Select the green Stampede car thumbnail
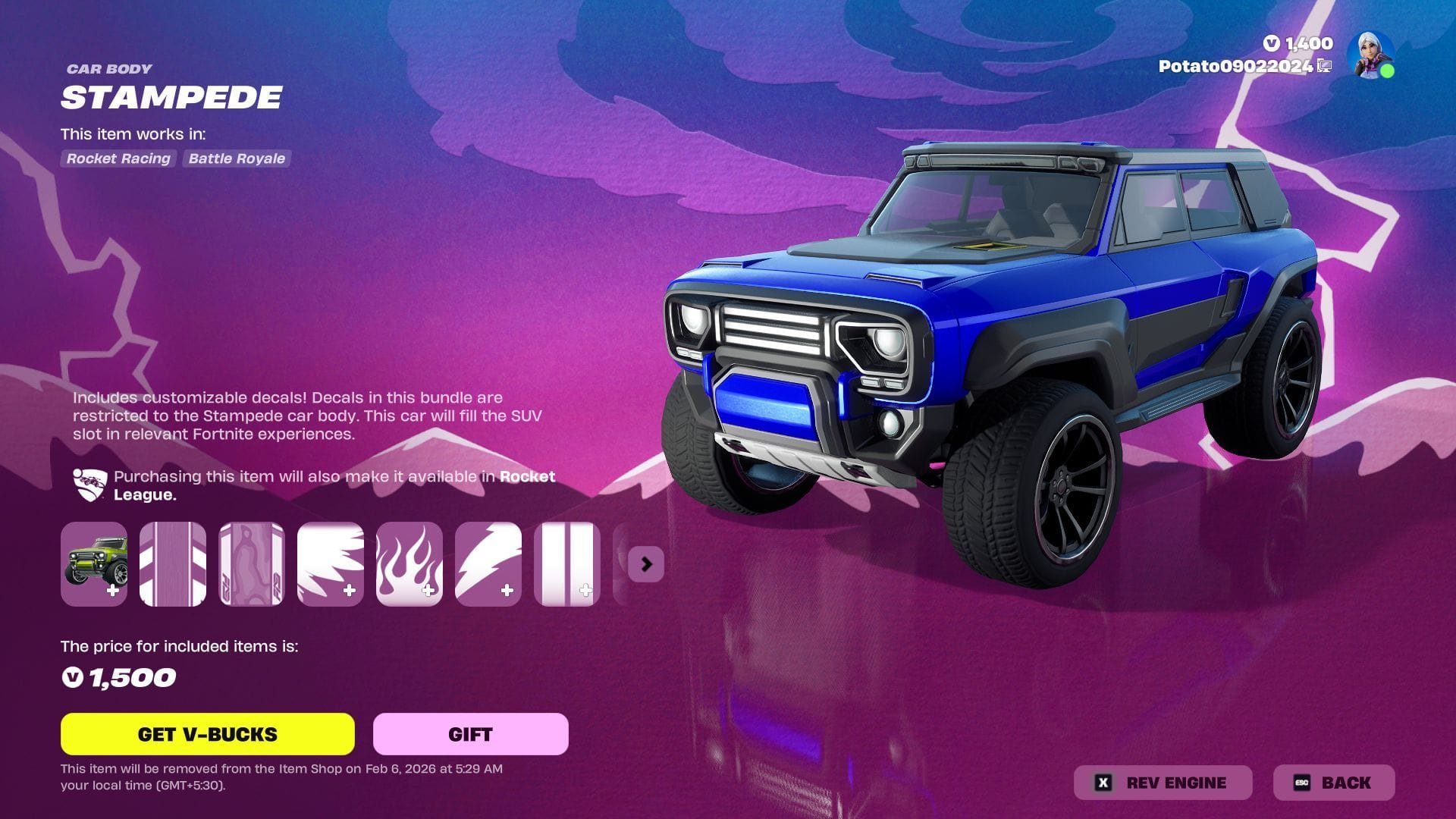Image resolution: width=1456 pixels, height=819 pixels. (x=94, y=564)
